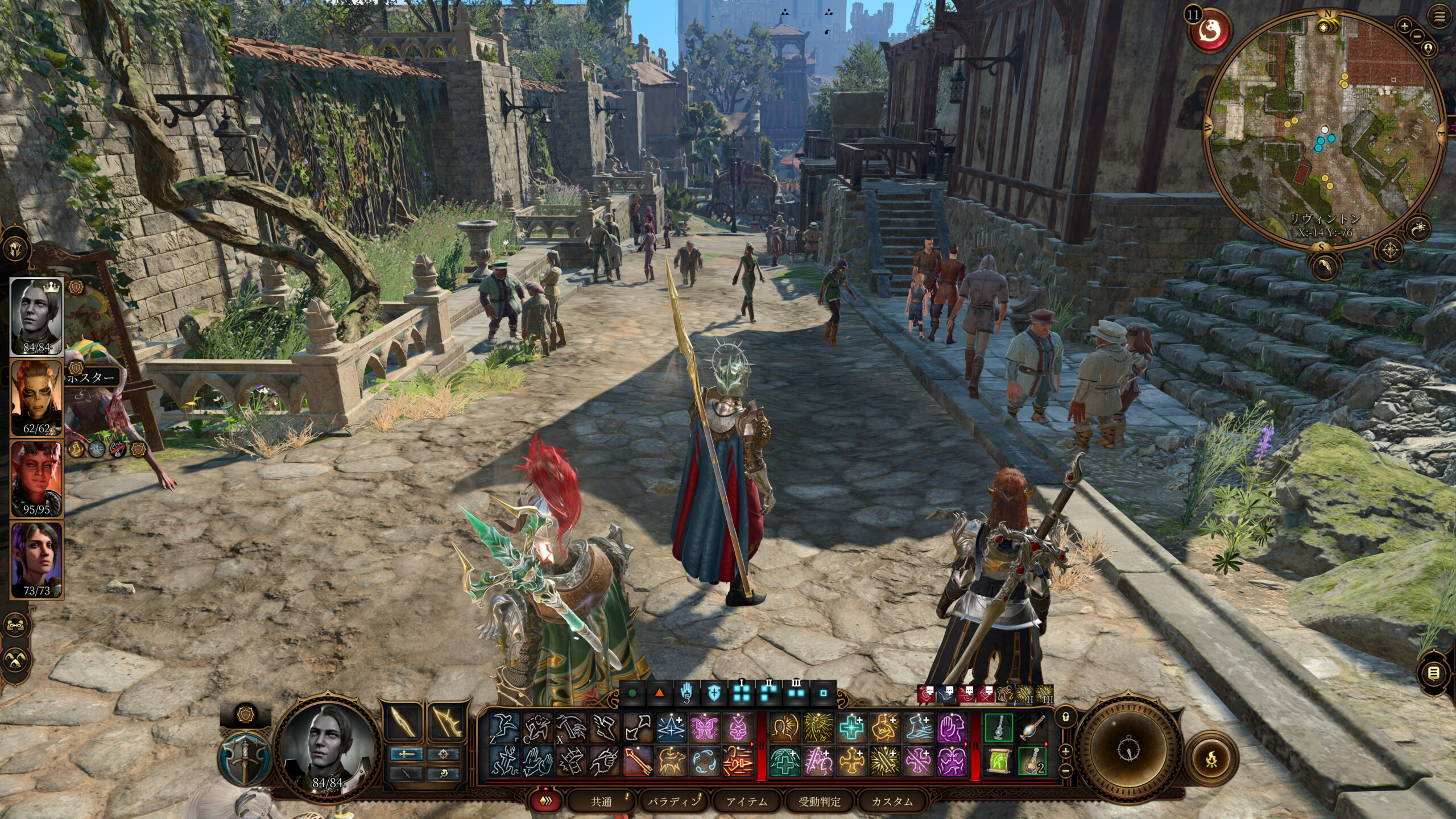1456x819 pixels.
Task: Select Karlach's red tiefling portrait
Action: pos(36,478)
